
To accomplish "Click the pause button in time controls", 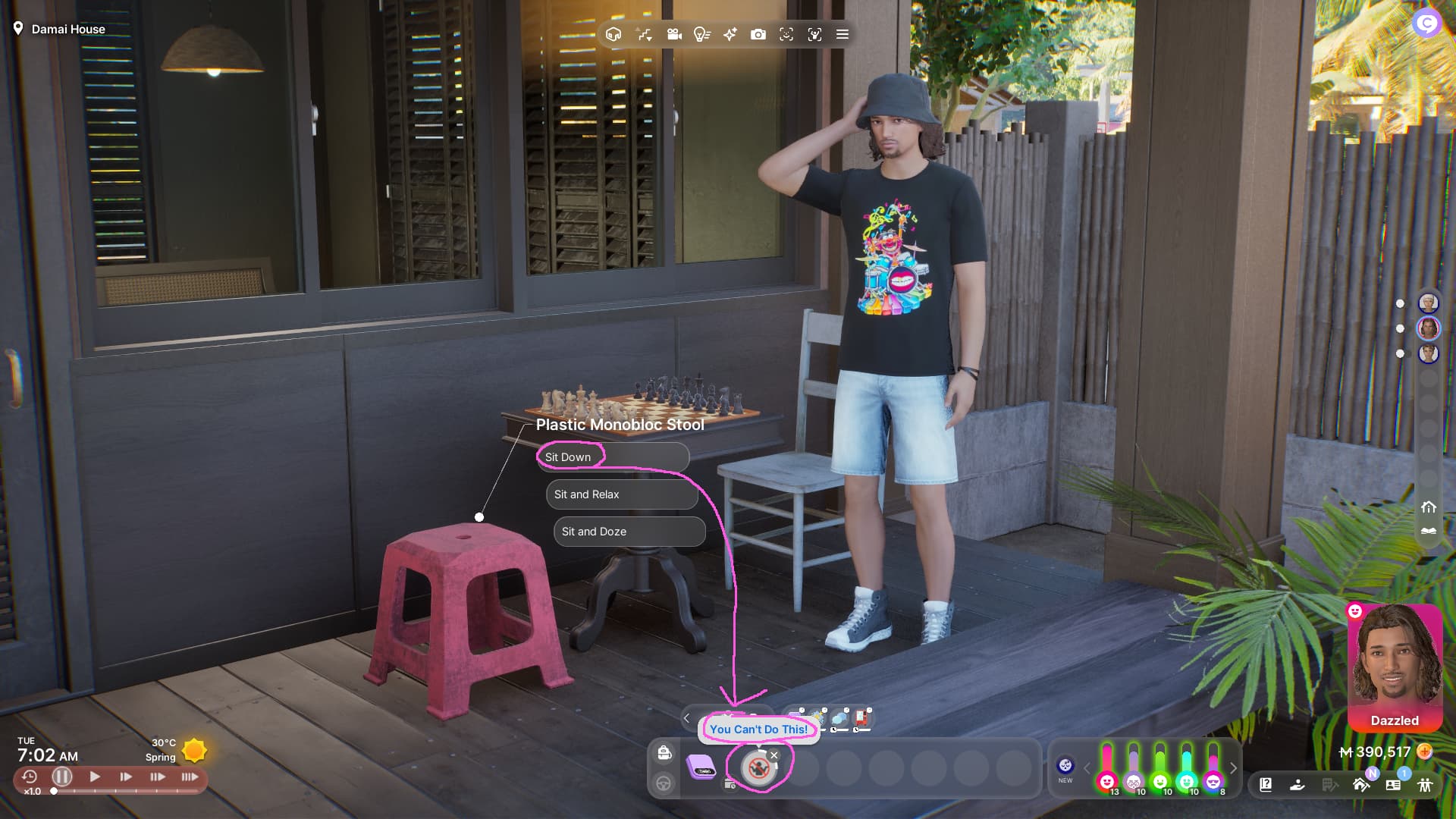I will coord(62,777).
